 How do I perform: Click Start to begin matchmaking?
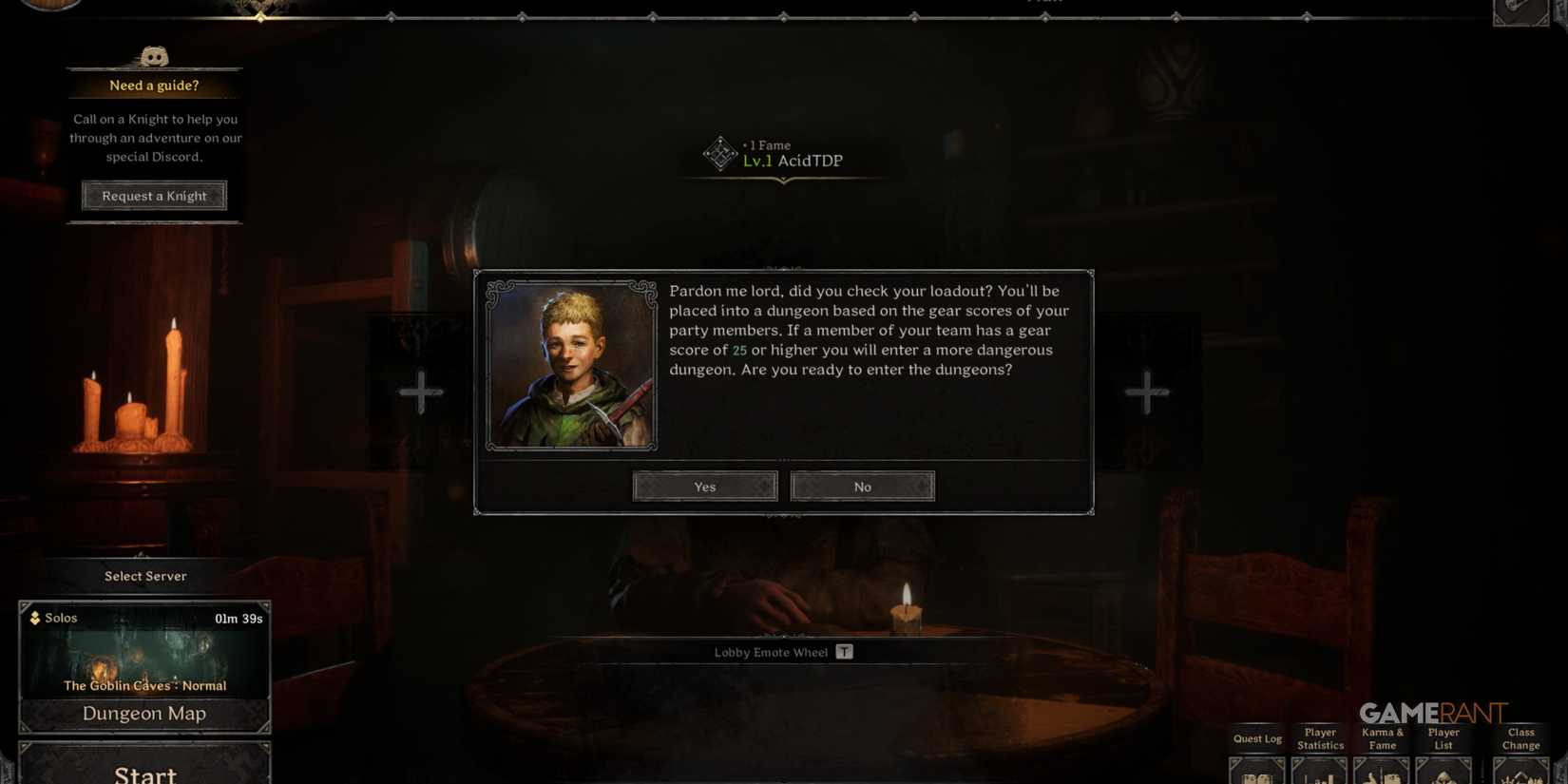tap(144, 773)
